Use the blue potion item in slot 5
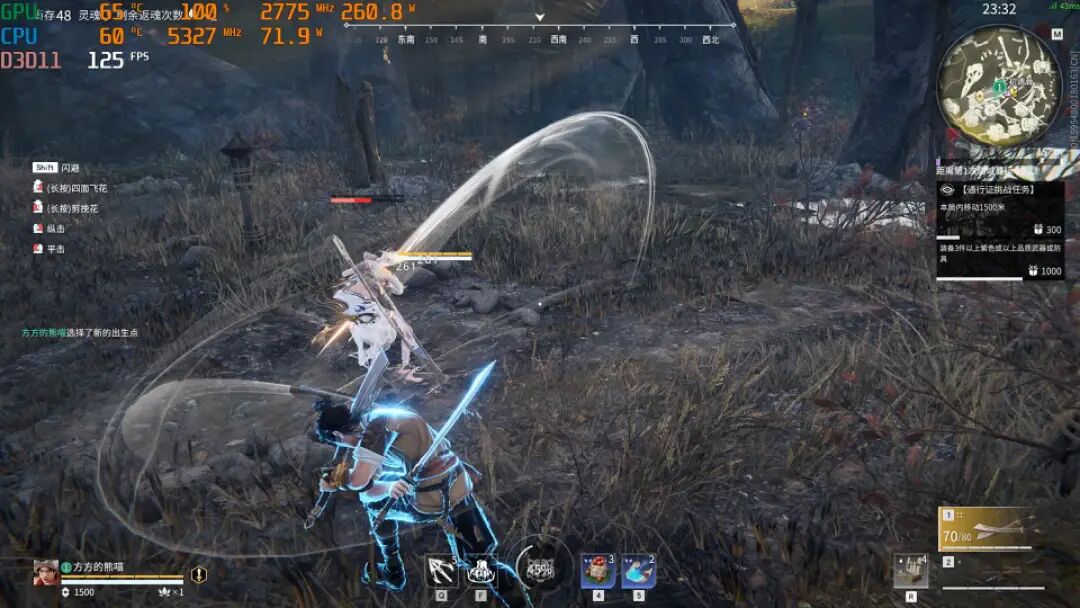 click(x=638, y=571)
